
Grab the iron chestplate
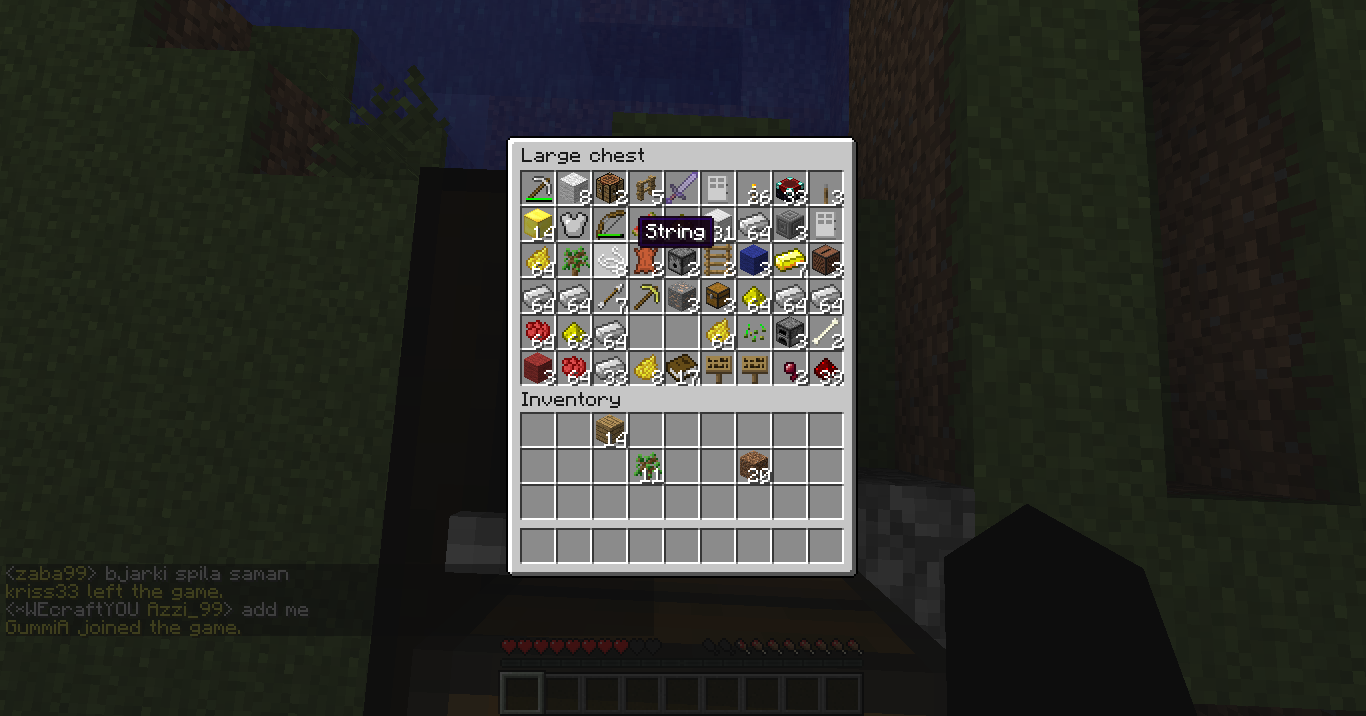pos(574,225)
